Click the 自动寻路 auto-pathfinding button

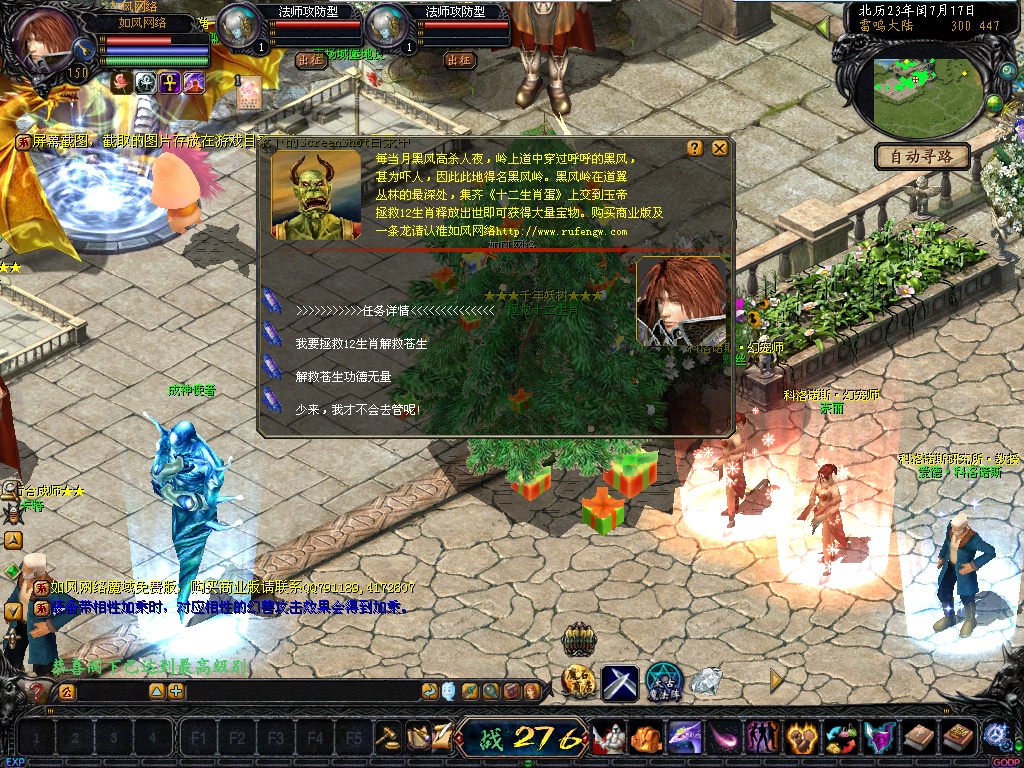tap(923, 156)
